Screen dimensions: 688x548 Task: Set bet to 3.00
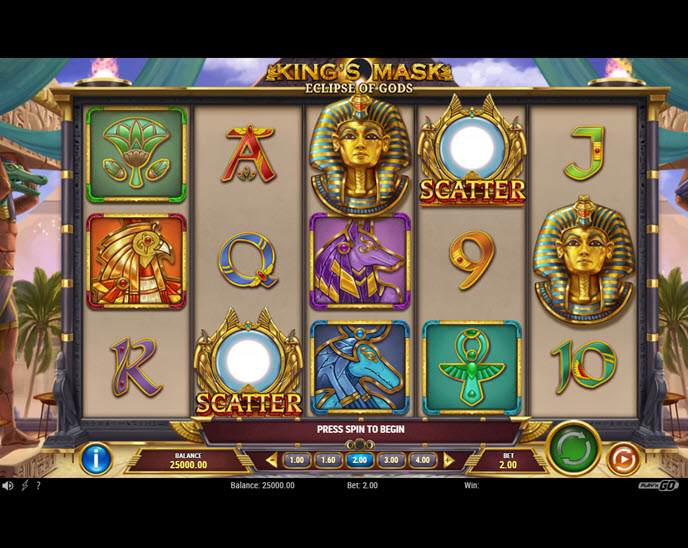point(392,461)
